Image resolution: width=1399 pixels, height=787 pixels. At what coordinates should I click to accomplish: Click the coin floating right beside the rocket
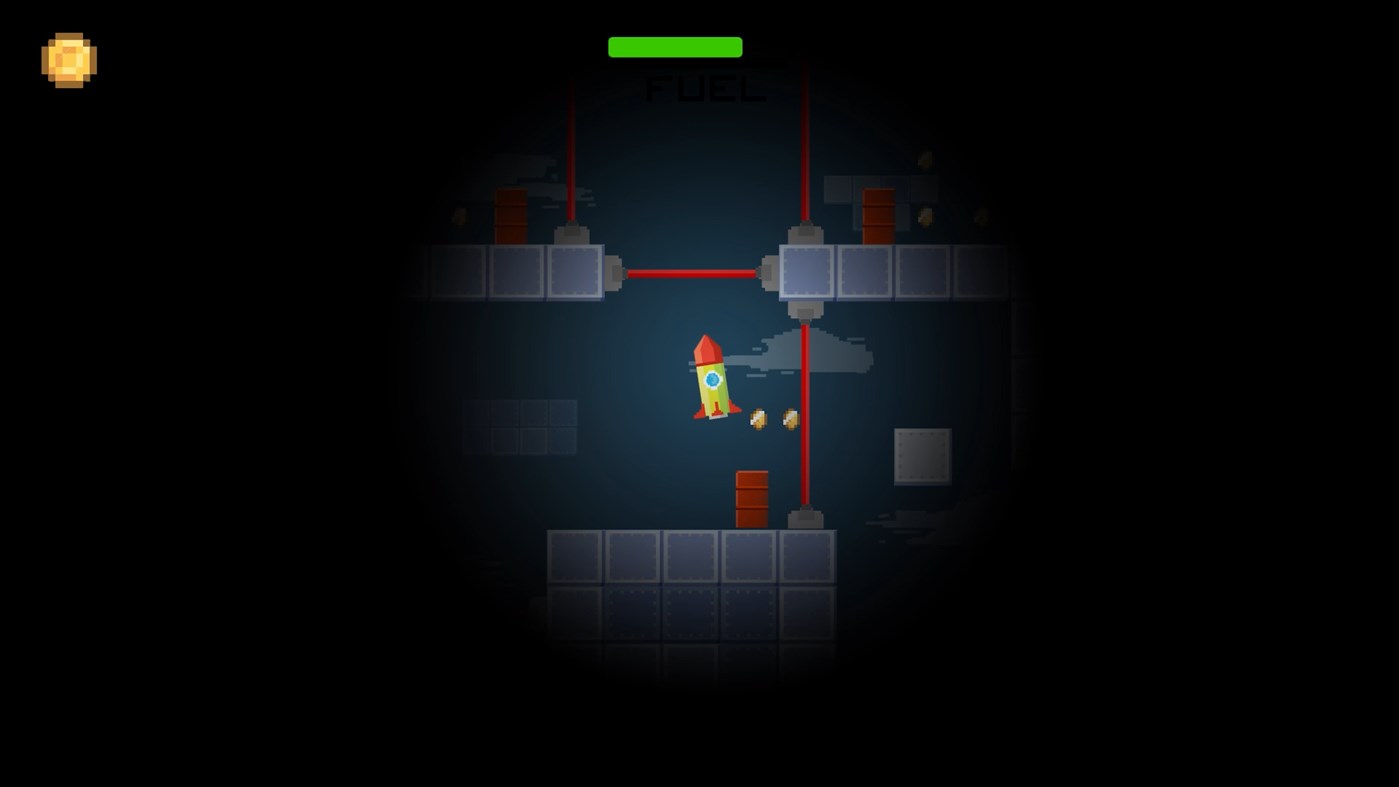coord(757,418)
